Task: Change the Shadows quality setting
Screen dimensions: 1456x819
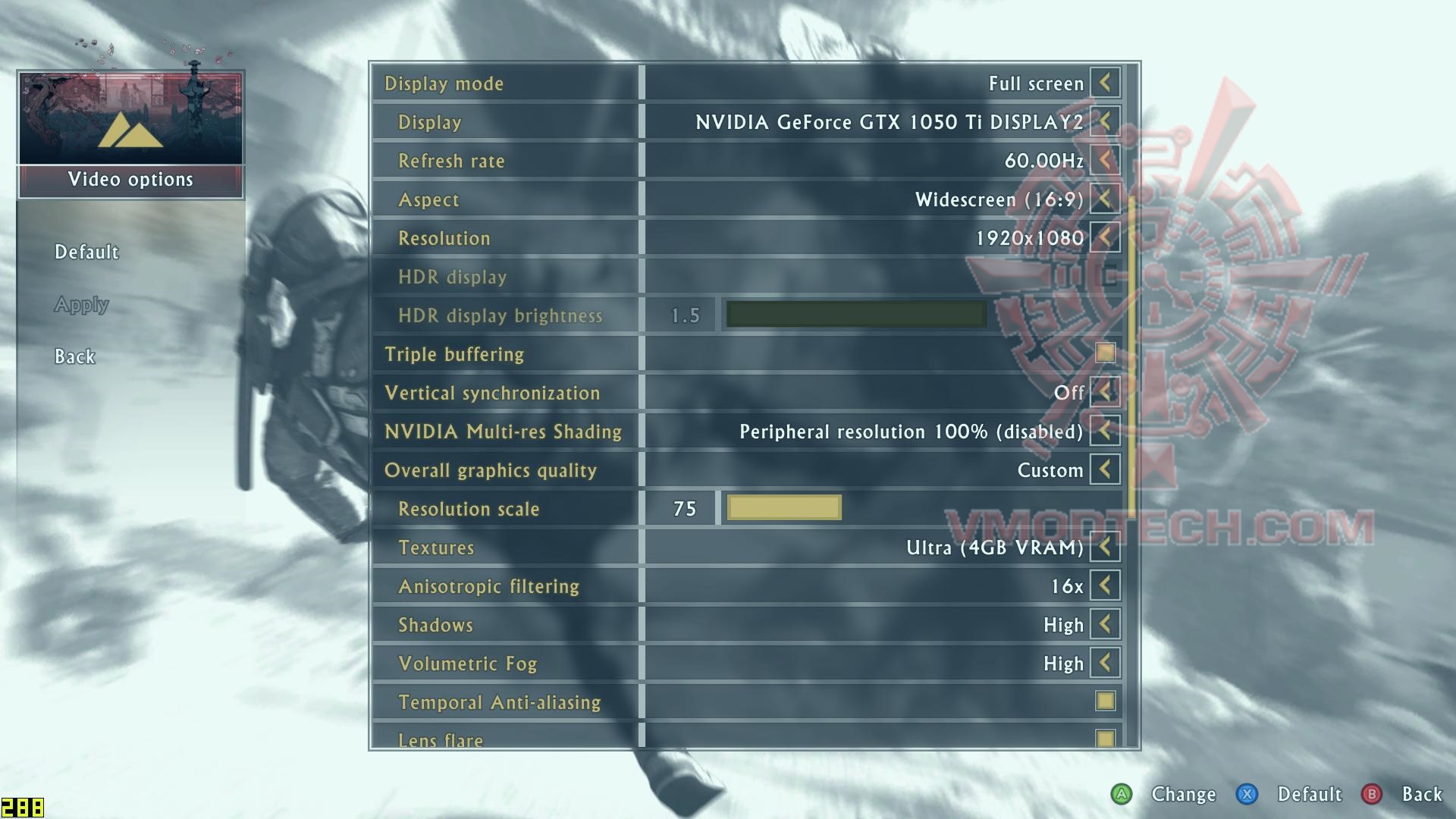Action: tap(1105, 624)
